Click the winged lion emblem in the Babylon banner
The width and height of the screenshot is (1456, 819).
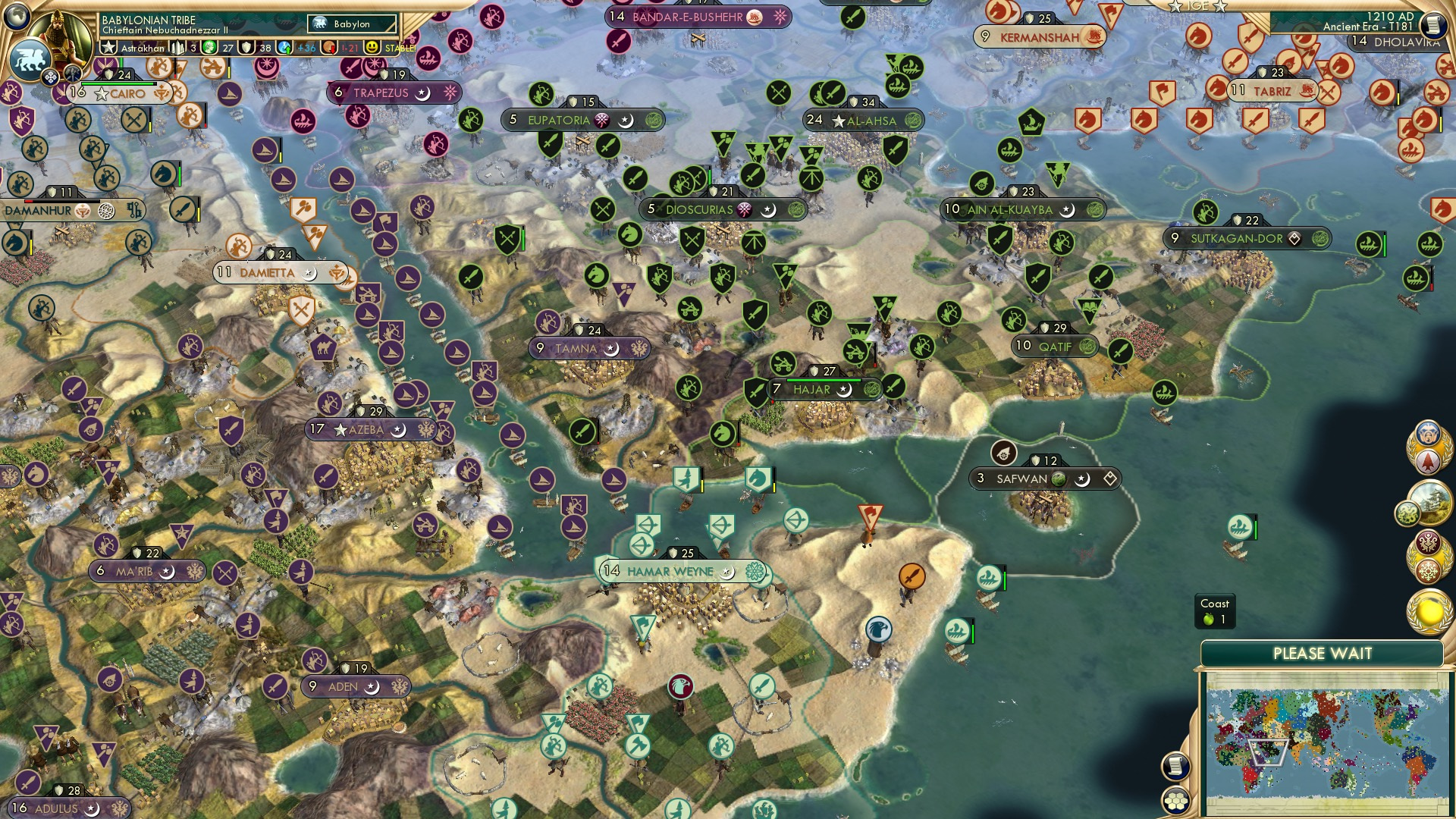[x=319, y=24]
